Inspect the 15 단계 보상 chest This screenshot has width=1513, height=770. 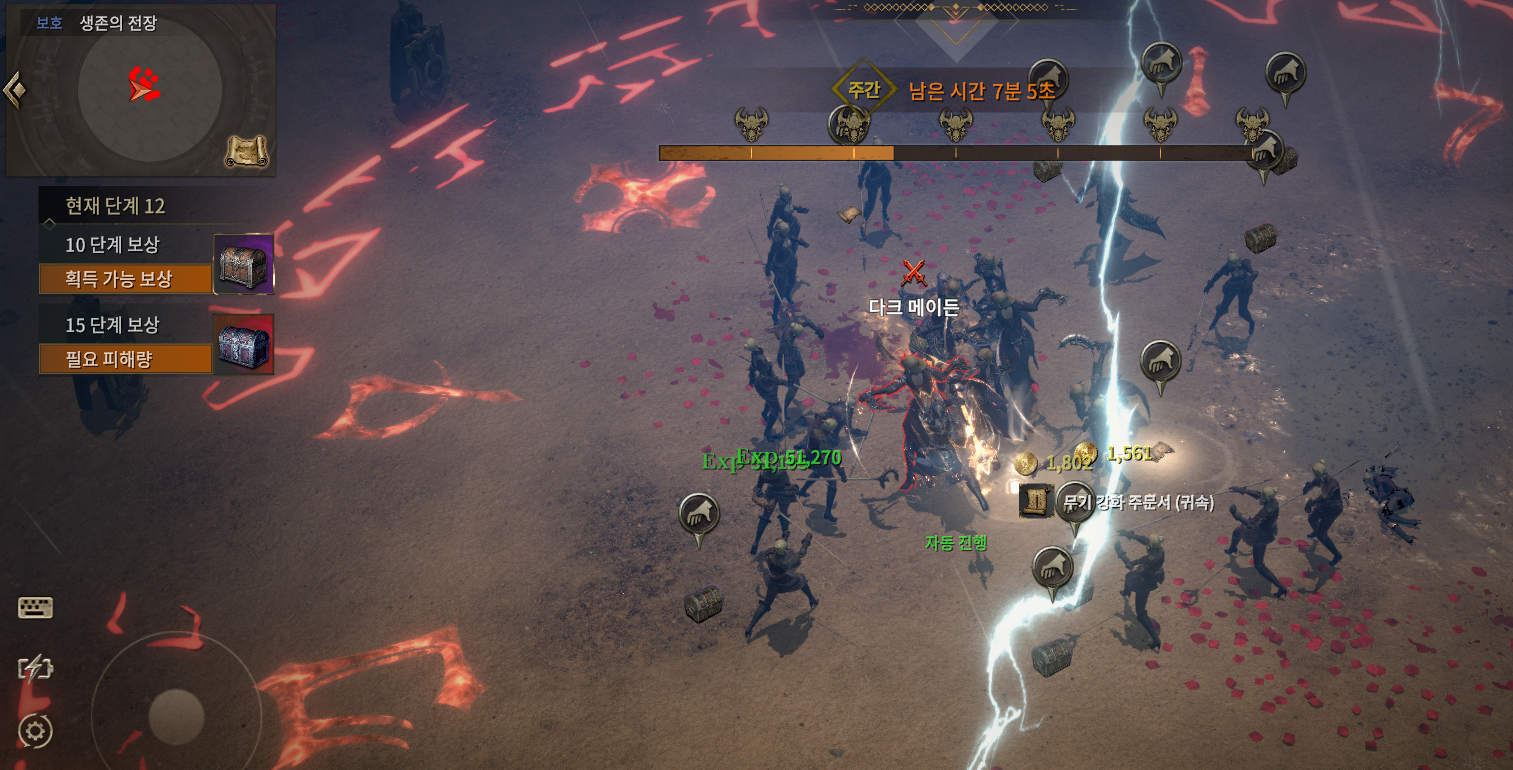244,344
